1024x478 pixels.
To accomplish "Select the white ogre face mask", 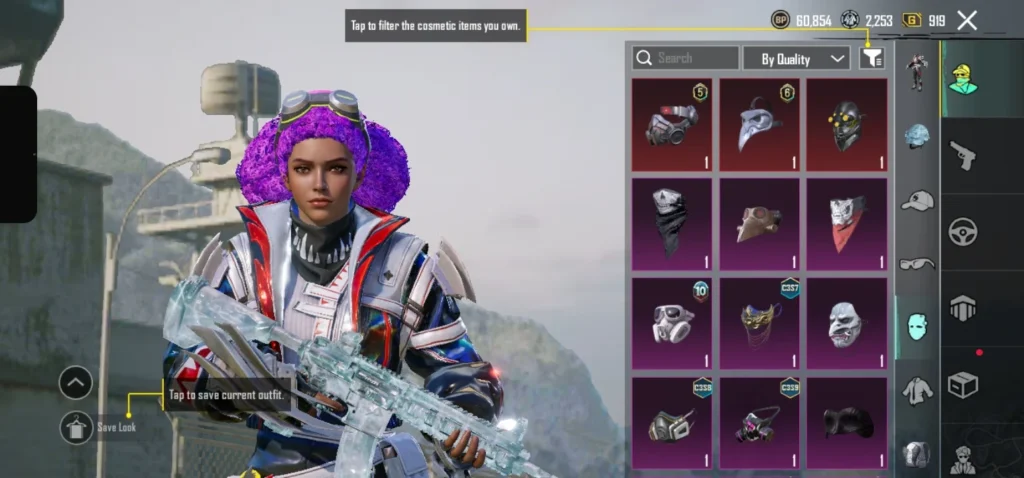I will 846,323.
